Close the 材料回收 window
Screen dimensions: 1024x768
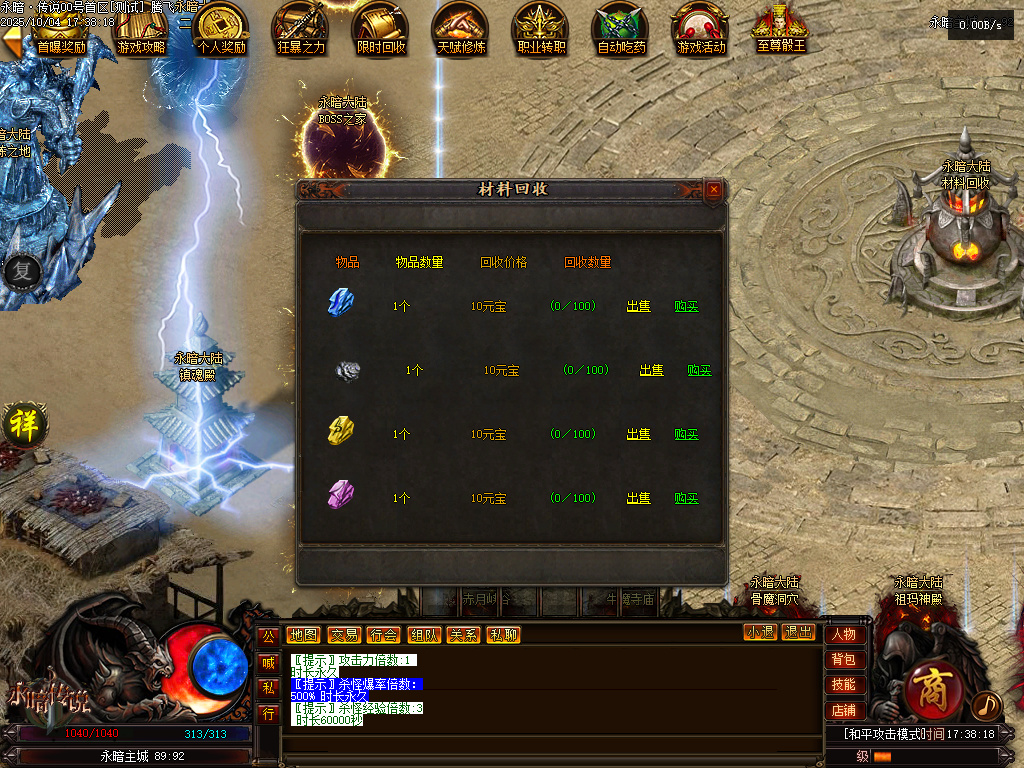(713, 189)
